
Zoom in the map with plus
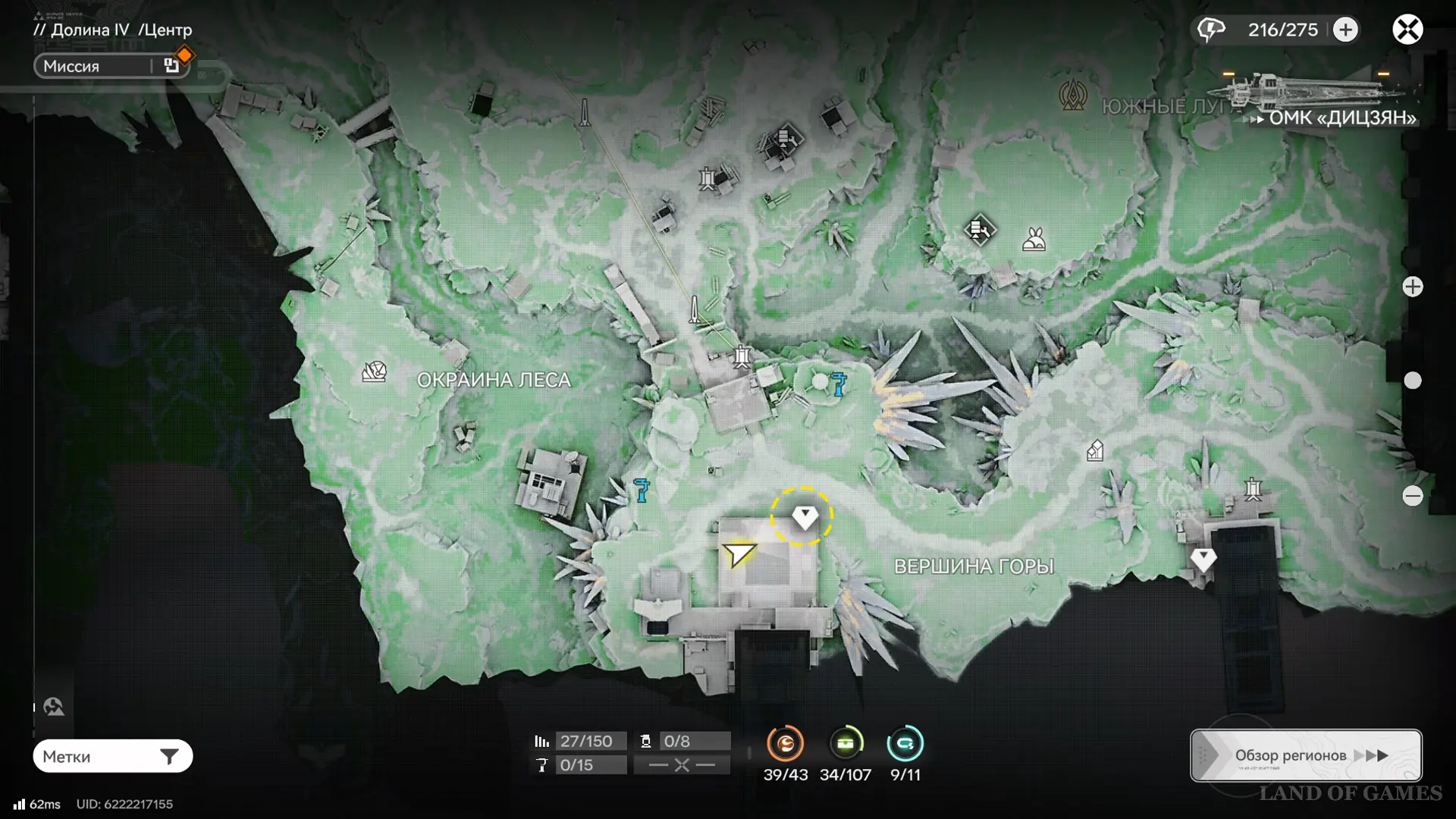pyautogui.click(x=1413, y=287)
